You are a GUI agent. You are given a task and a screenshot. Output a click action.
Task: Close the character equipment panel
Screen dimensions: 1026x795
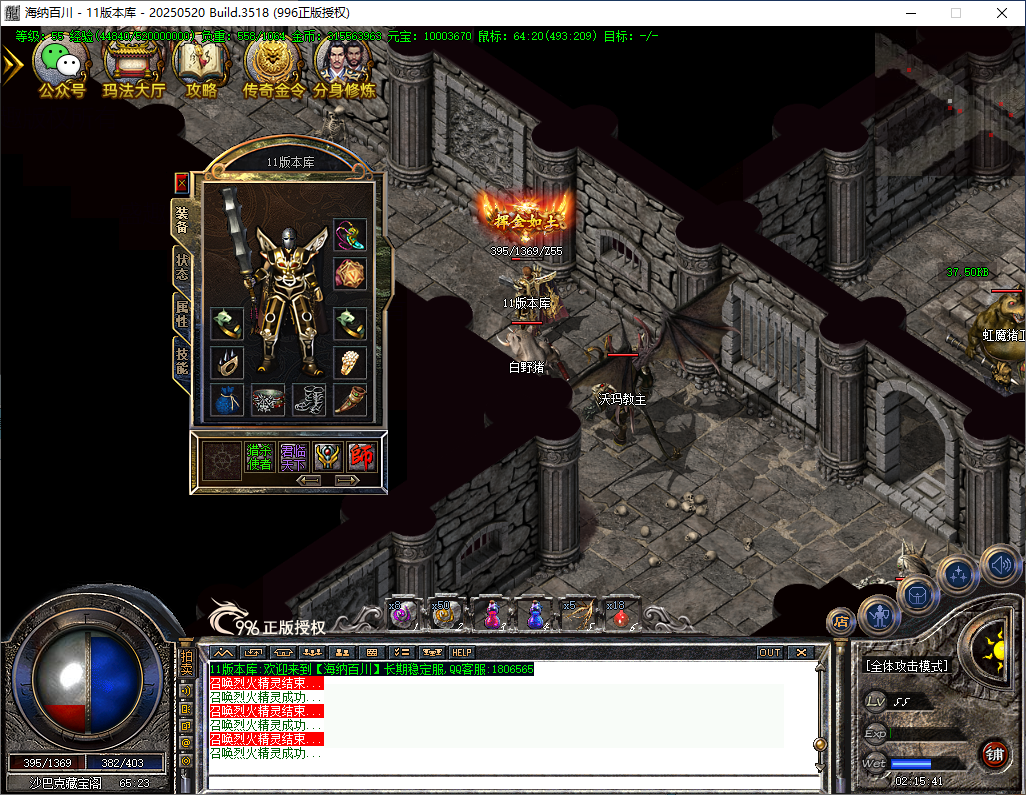(181, 183)
